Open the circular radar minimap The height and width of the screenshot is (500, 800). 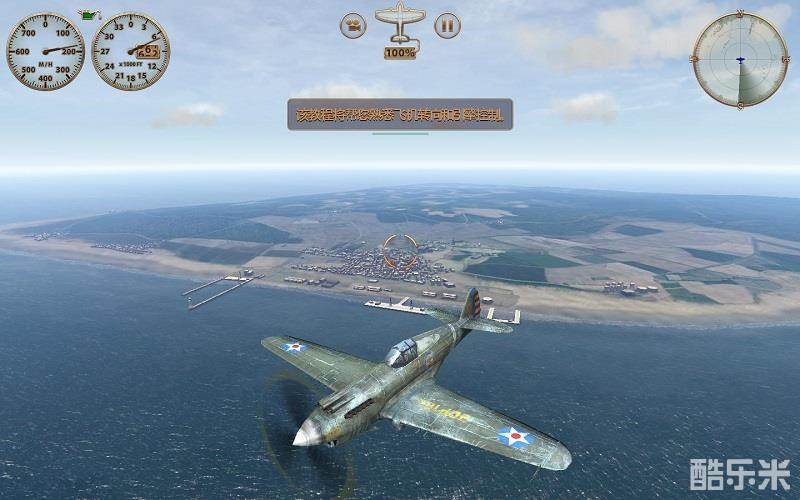click(x=740, y=60)
